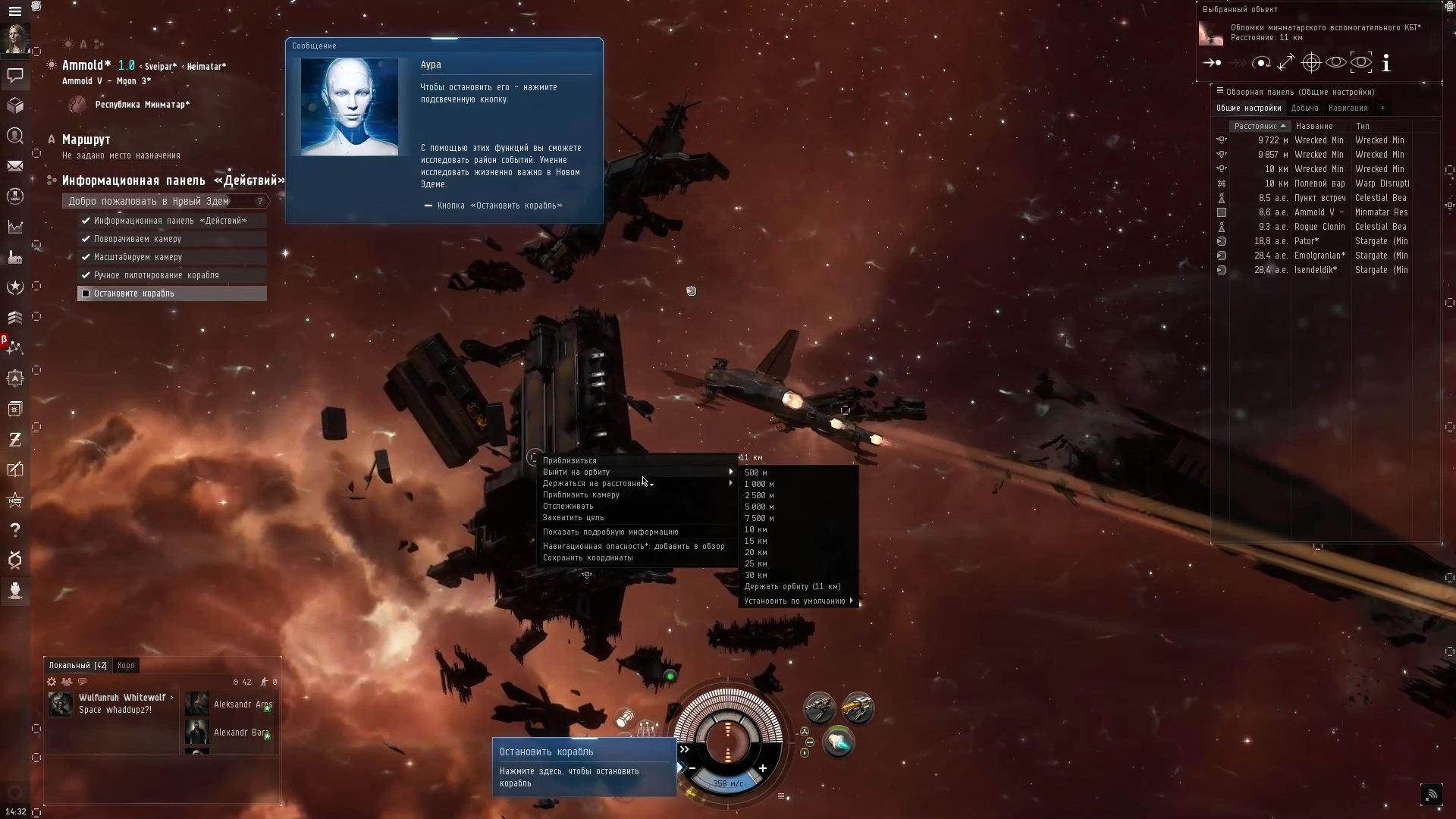Select the inventory box icon in the sidebar
This screenshot has width=1456, height=819.
[x=15, y=105]
